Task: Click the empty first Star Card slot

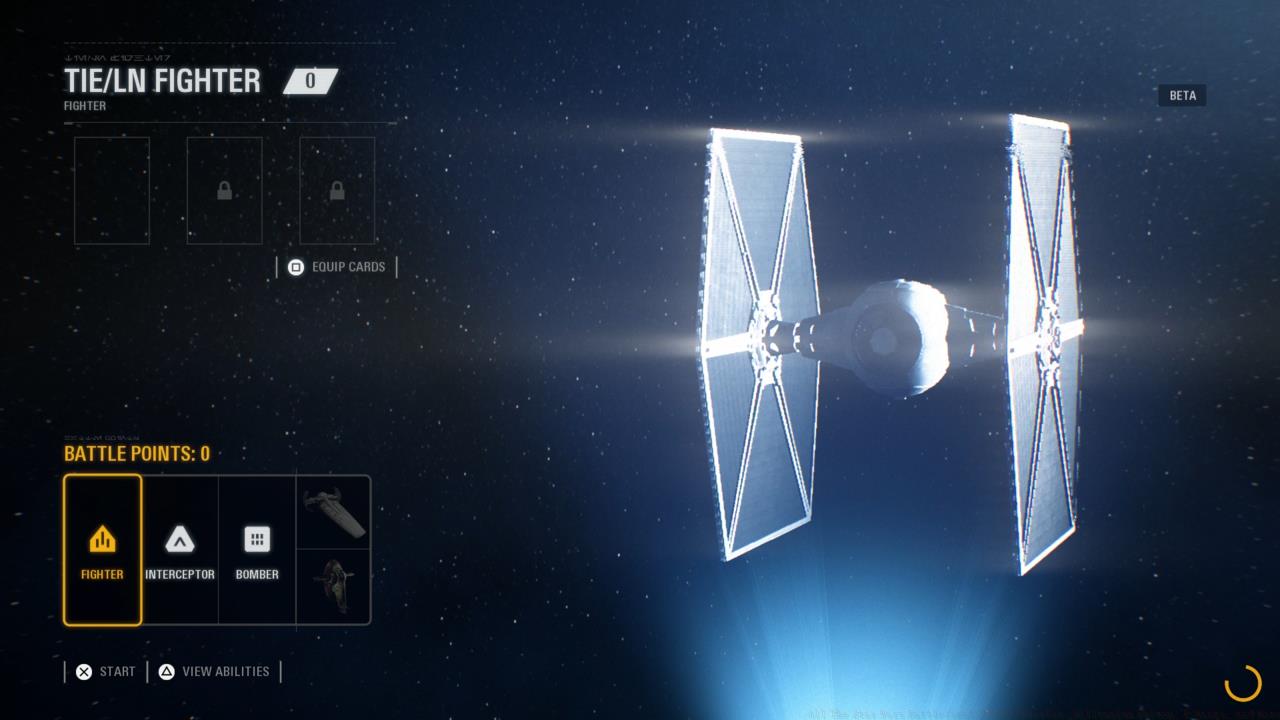Action: [x=111, y=190]
